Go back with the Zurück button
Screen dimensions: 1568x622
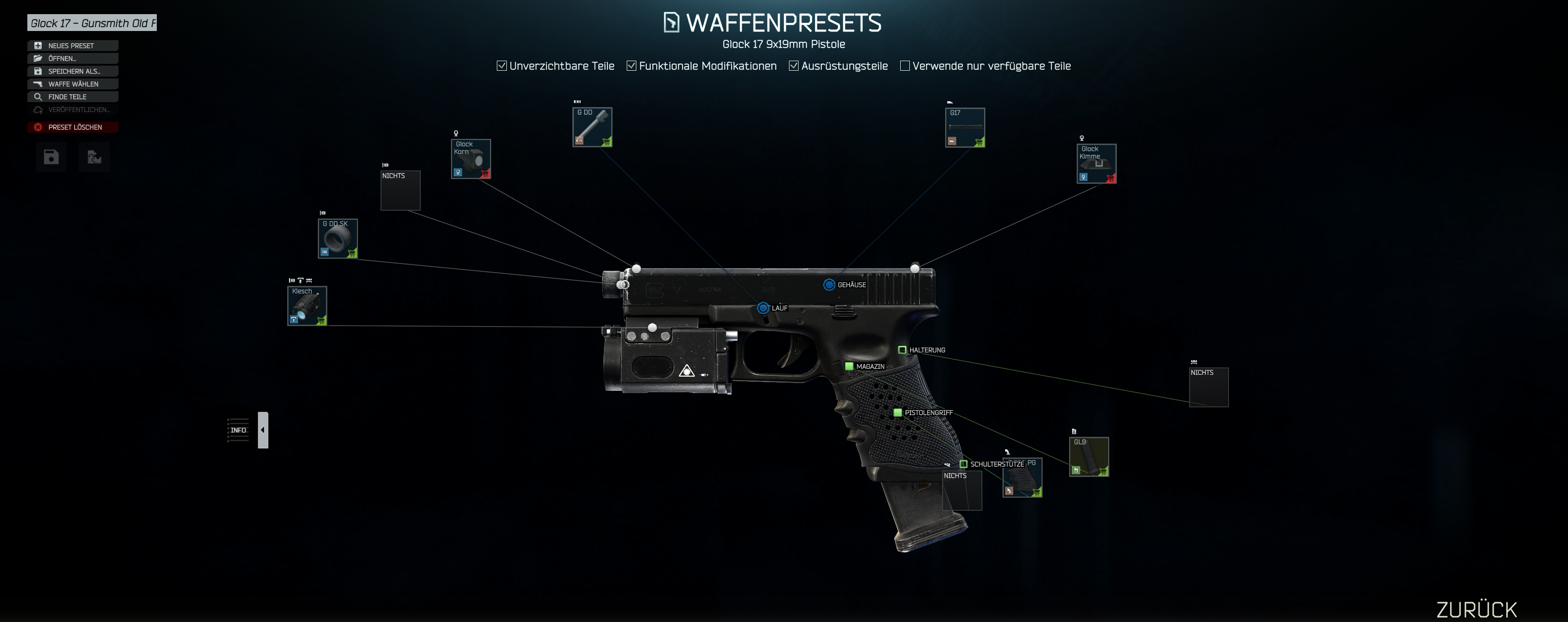click(1476, 609)
